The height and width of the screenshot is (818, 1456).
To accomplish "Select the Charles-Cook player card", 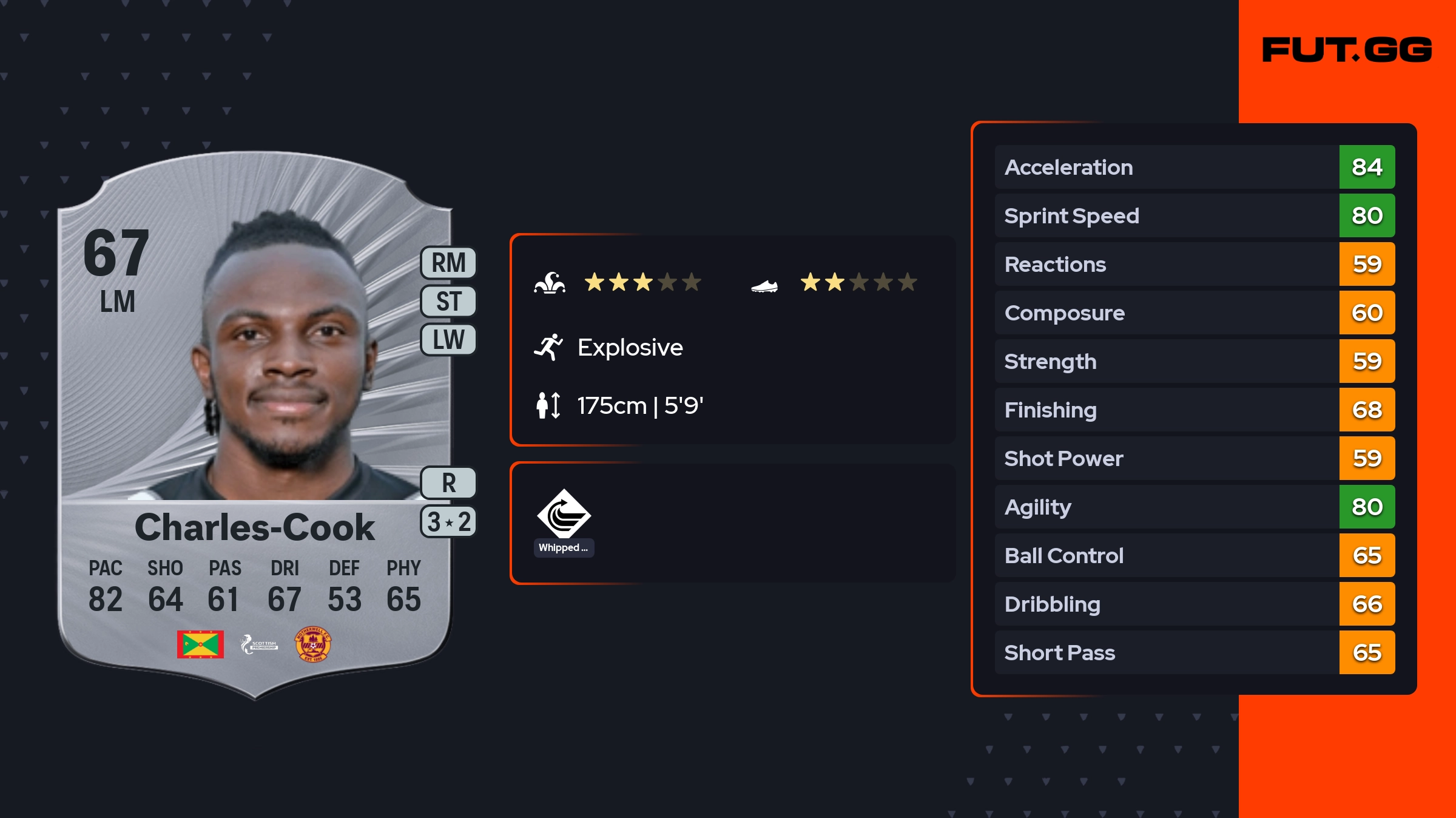I will pos(255,425).
